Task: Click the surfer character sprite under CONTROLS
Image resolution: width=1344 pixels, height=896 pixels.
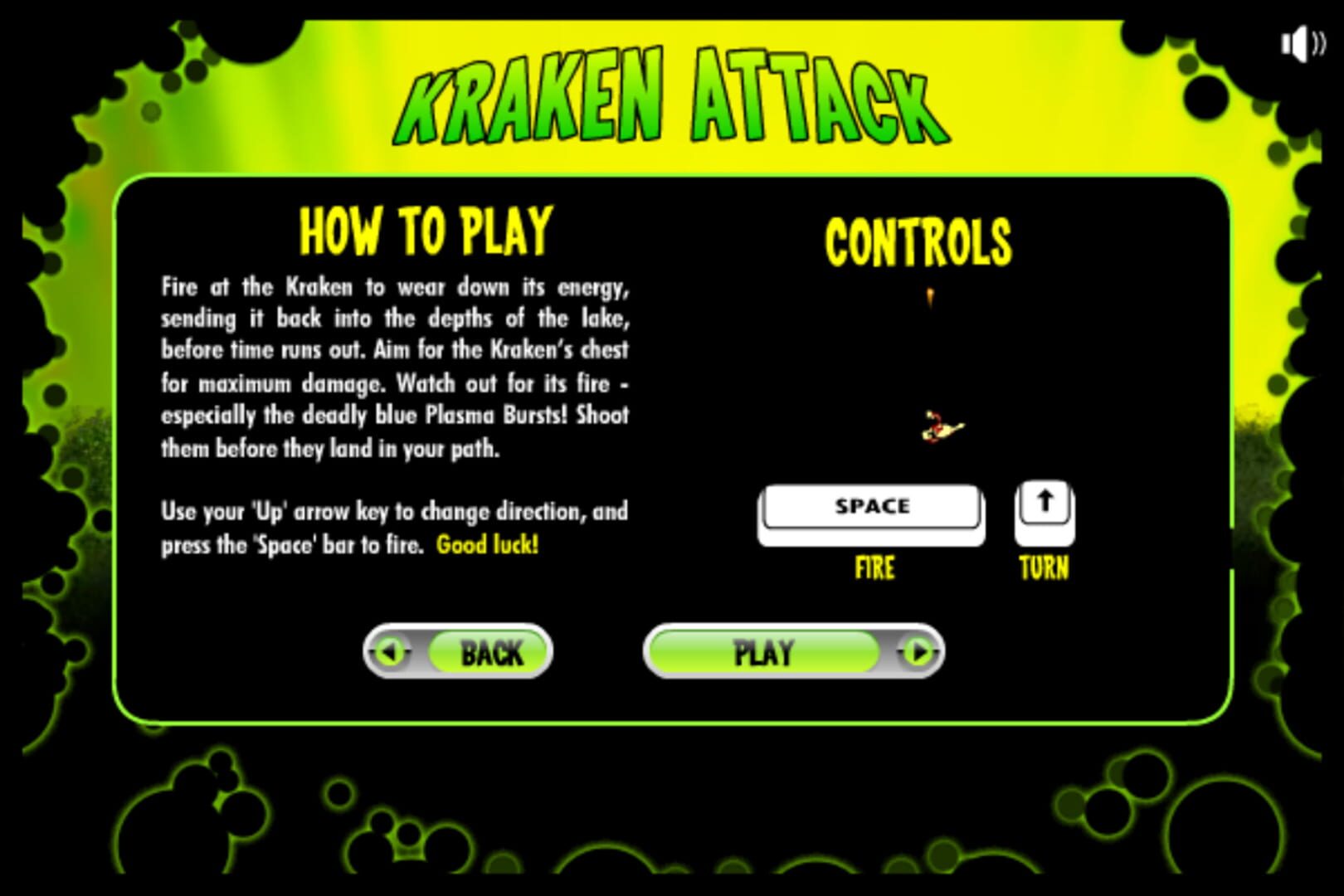Action: coord(942,427)
